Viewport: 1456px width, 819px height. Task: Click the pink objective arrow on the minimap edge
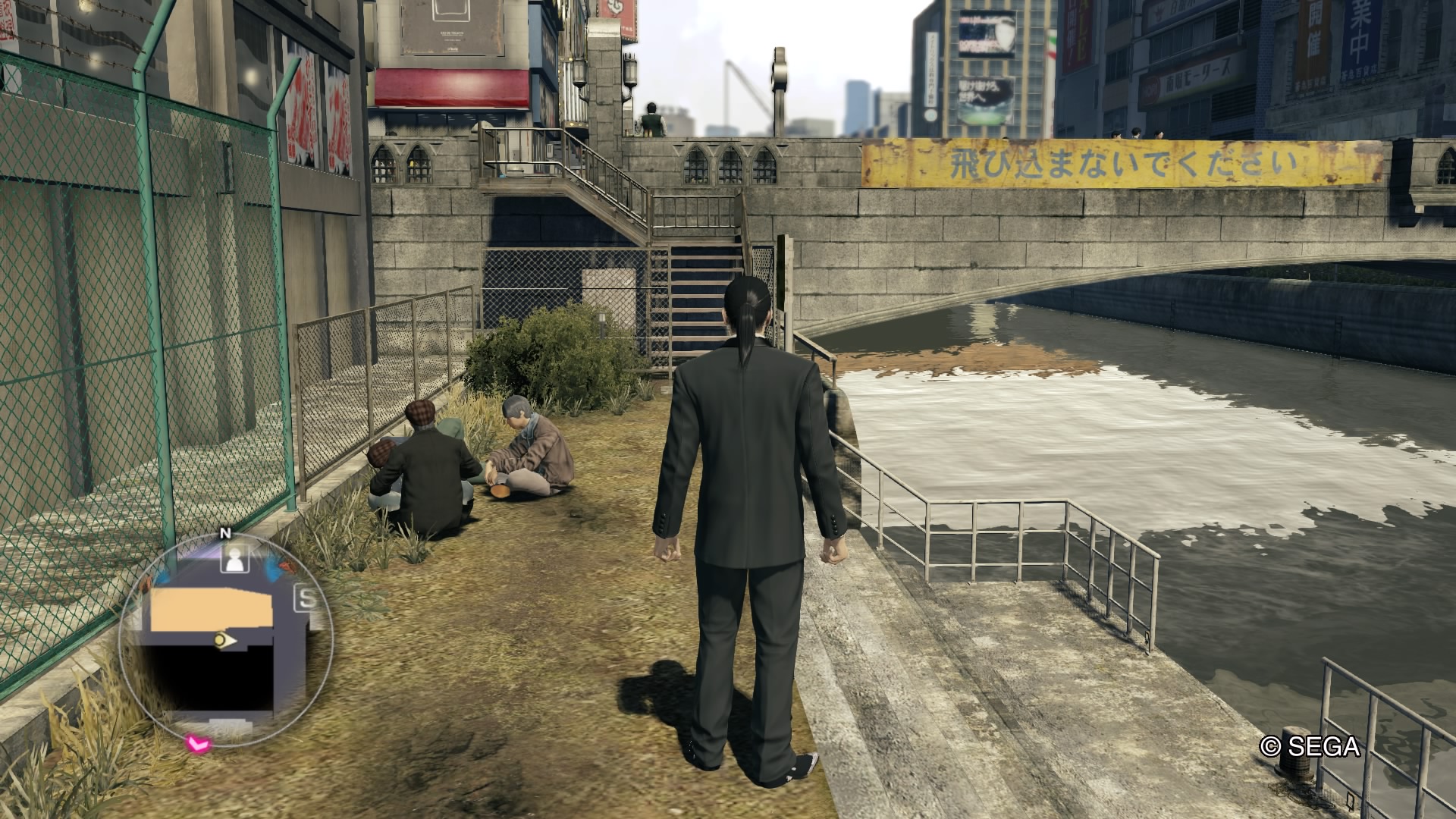click(199, 743)
